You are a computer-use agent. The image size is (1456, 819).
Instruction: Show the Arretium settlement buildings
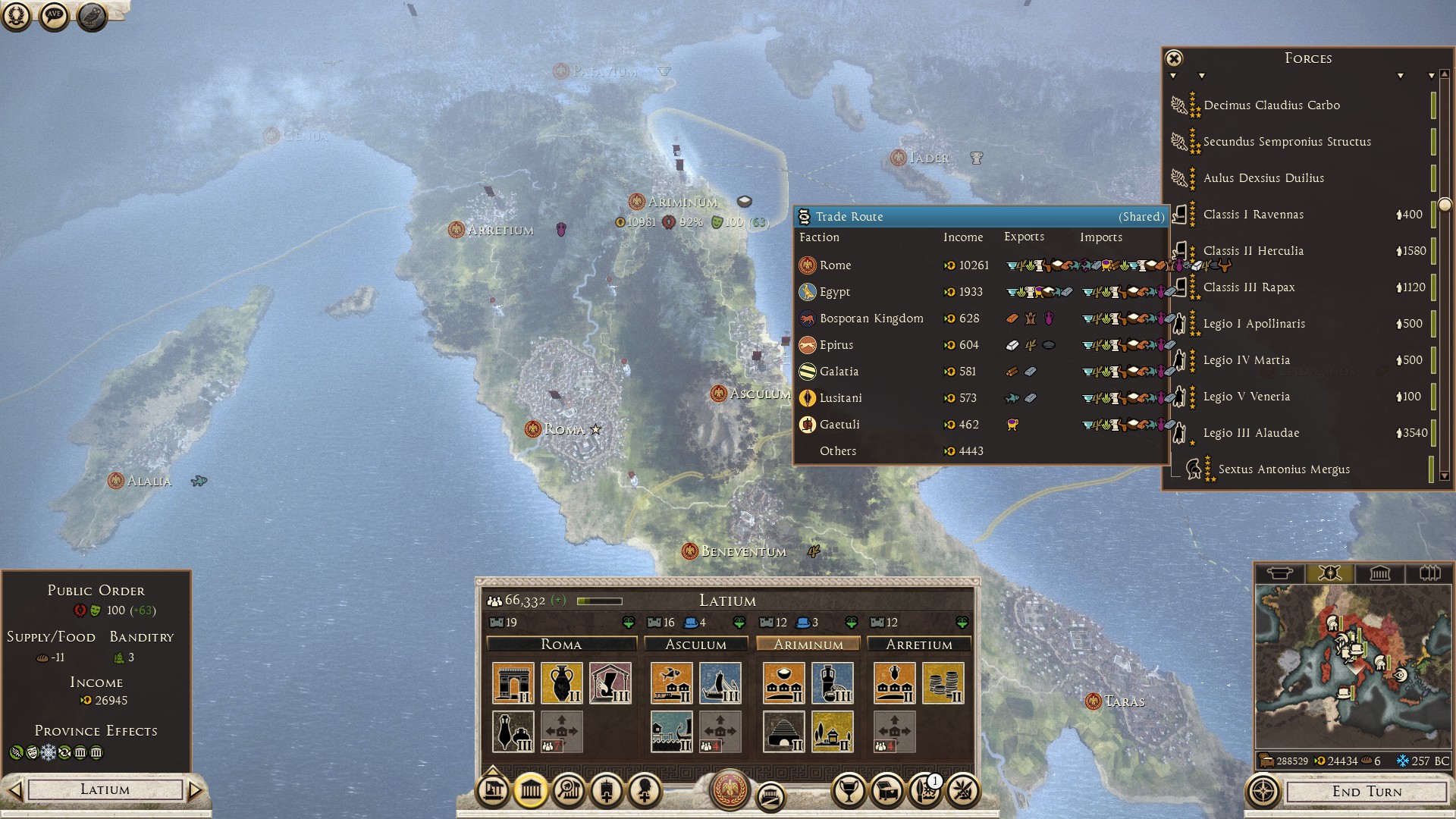tap(919, 645)
